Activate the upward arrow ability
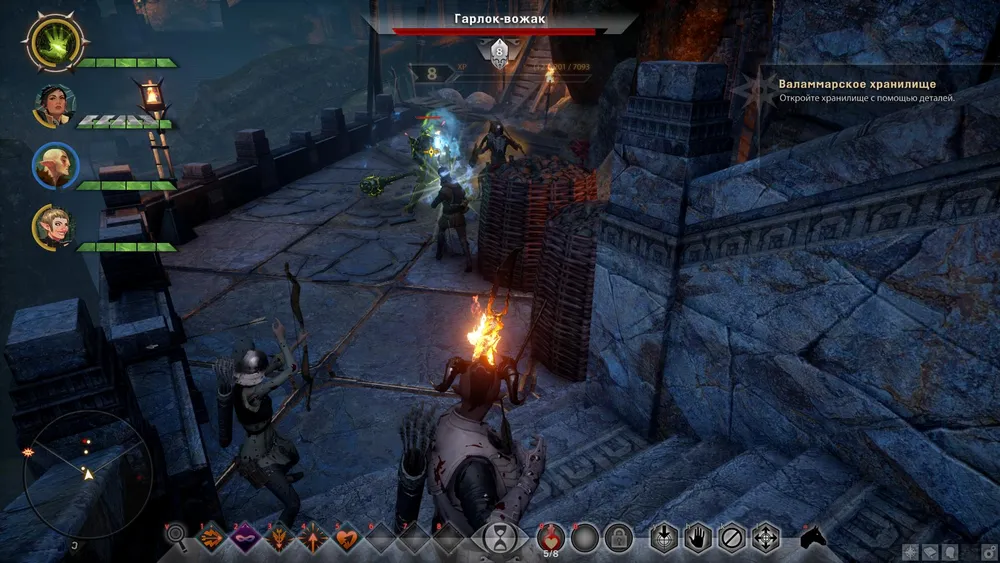 click(x=313, y=538)
